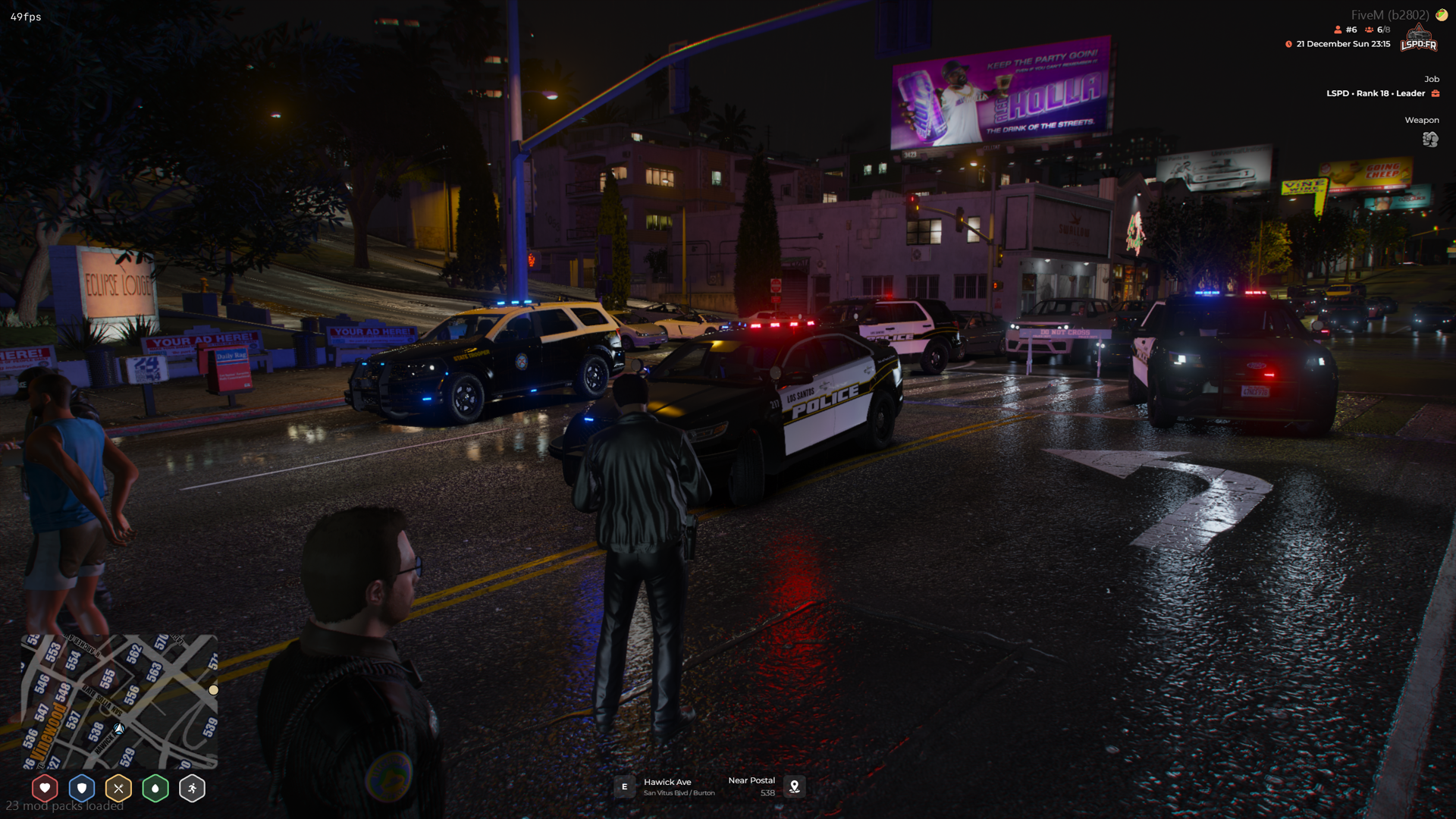Select the E cardinal direction indicator
This screenshot has width=1456, height=819.
pos(624,787)
